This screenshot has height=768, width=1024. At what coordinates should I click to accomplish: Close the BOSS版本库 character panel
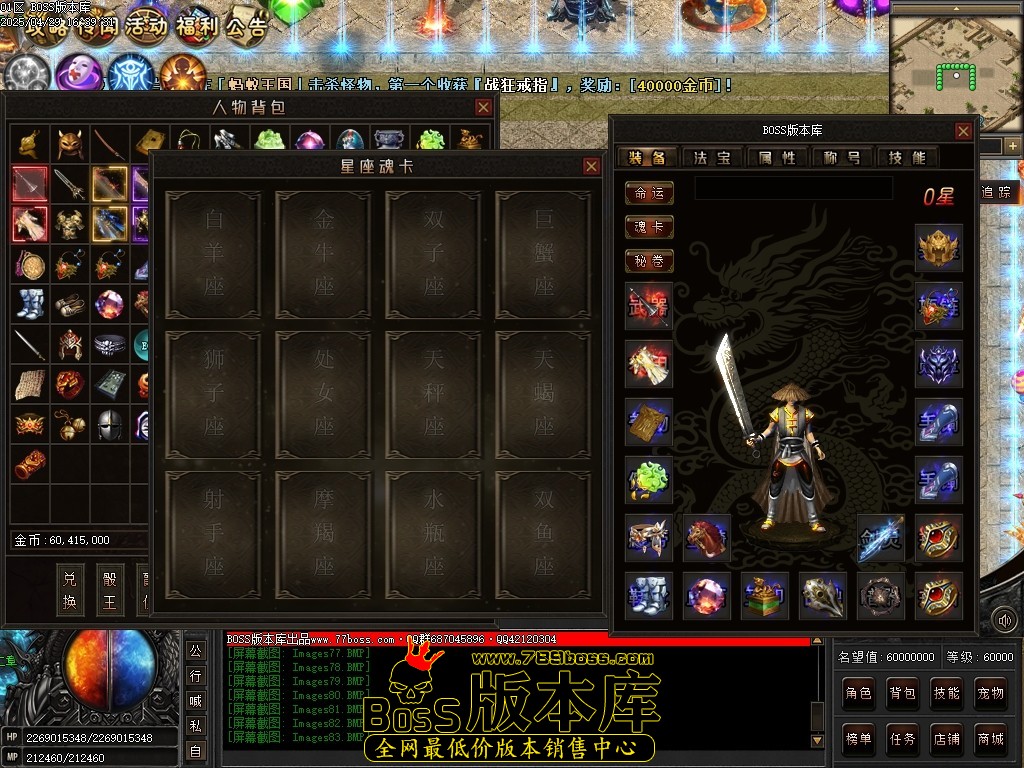(963, 131)
